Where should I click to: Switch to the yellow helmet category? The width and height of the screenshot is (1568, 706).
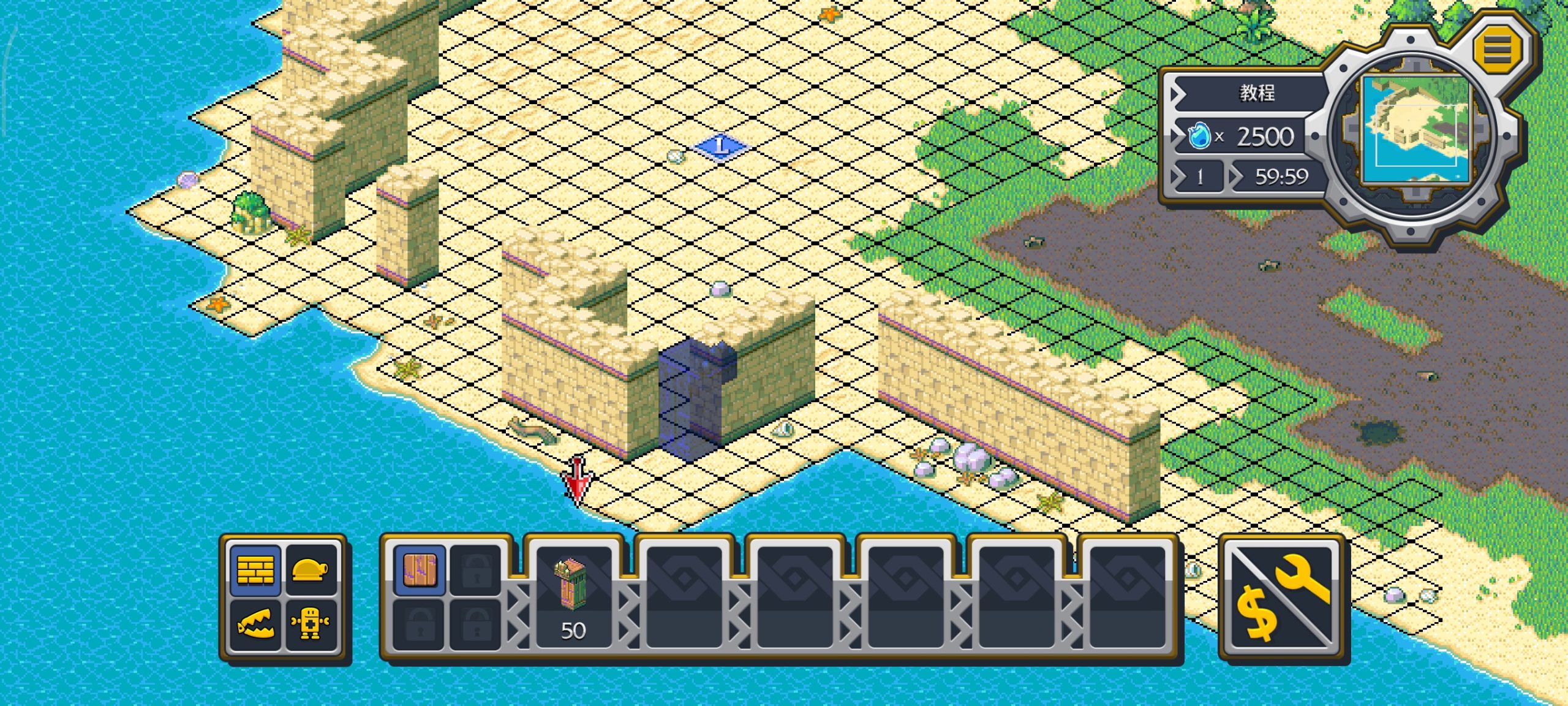click(311, 570)
